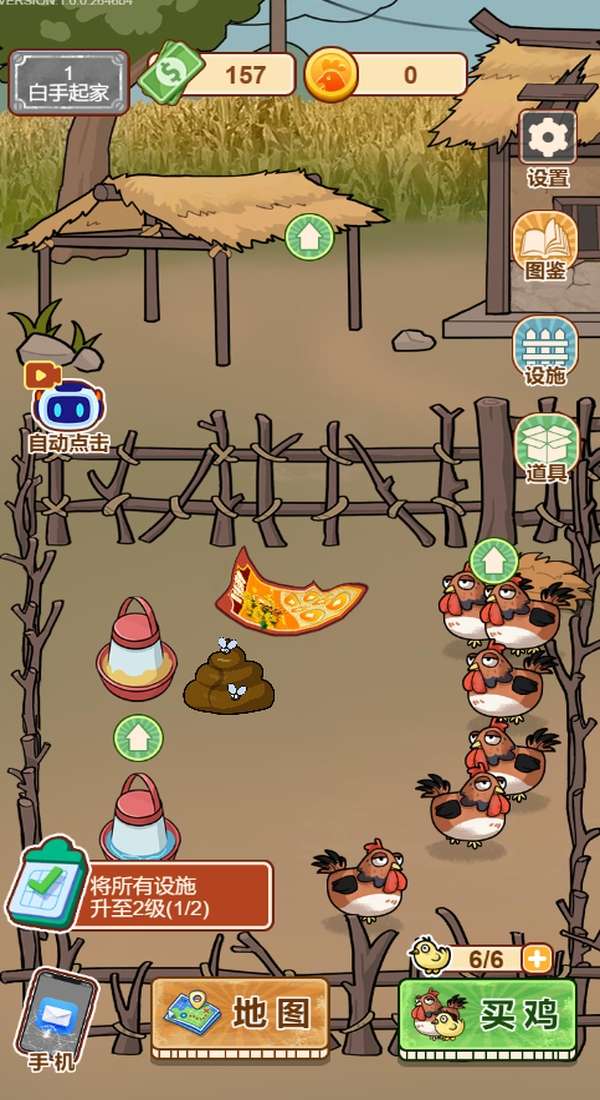Screen dimensions: 600x1100
Task: Open the 白手起家 level badge
Action: 69,83
